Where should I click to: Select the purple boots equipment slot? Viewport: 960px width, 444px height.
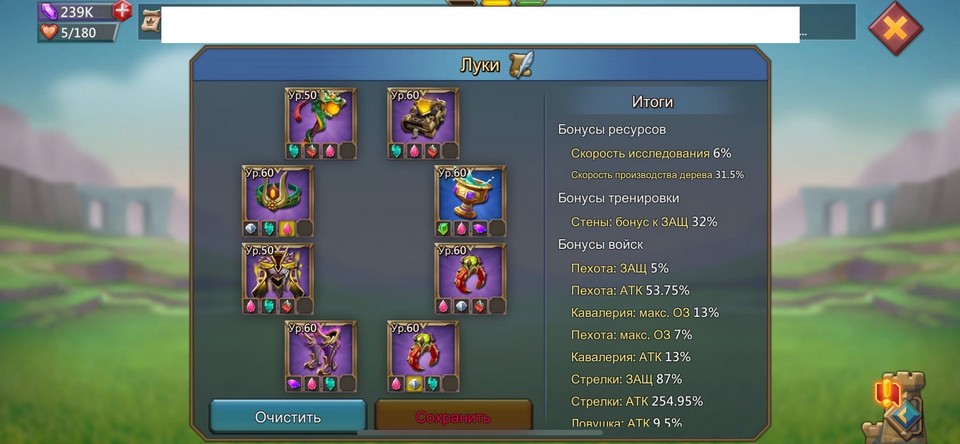click(322, 351)
